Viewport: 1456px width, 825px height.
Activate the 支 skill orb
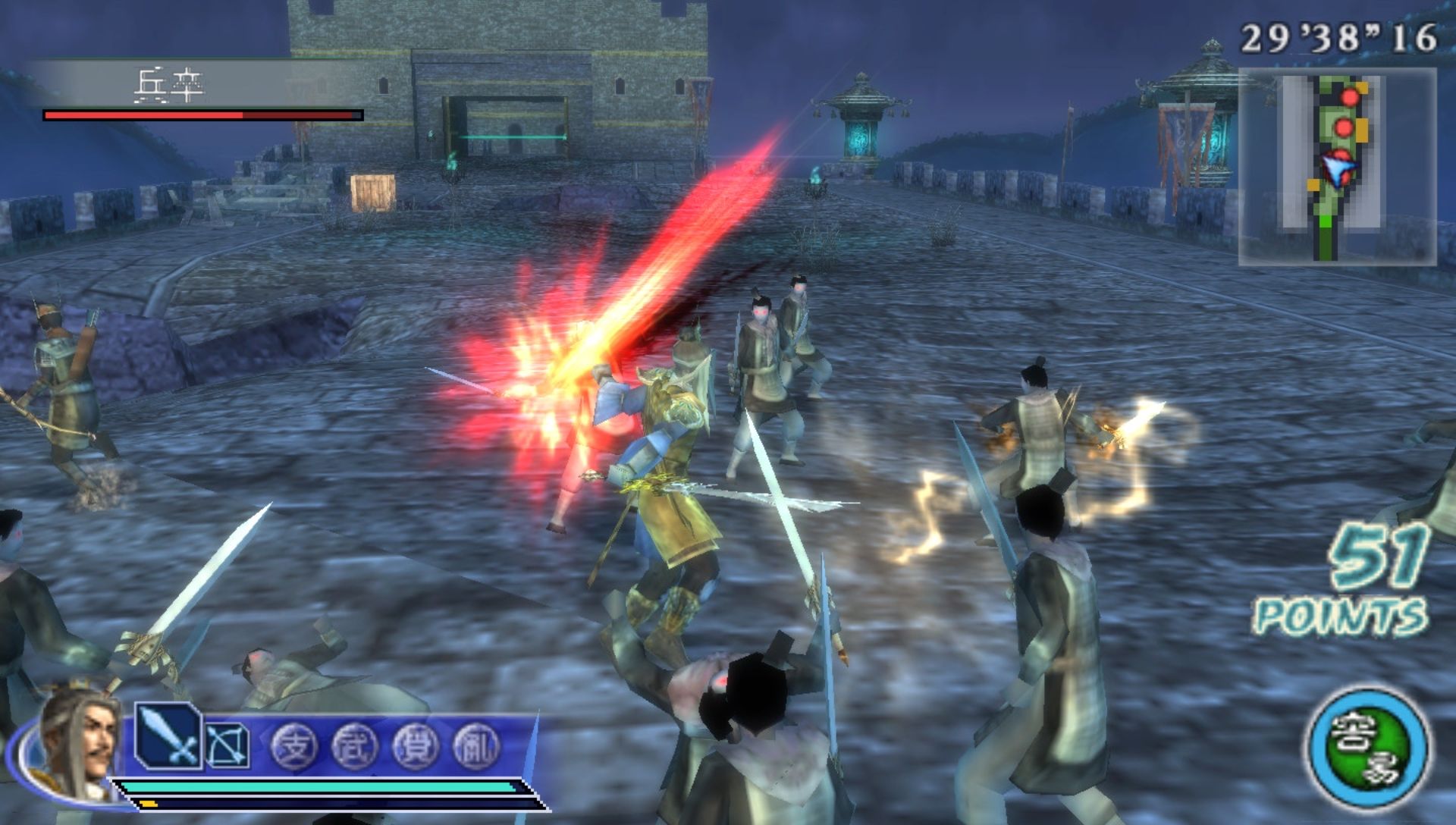(x=294, y=747)
